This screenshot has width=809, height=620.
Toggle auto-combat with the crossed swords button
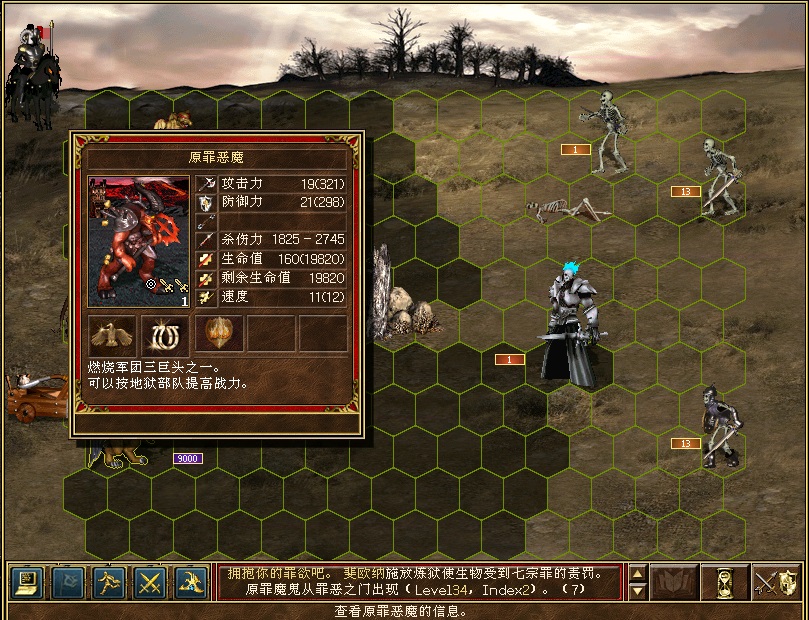click(x=150, y=581)
